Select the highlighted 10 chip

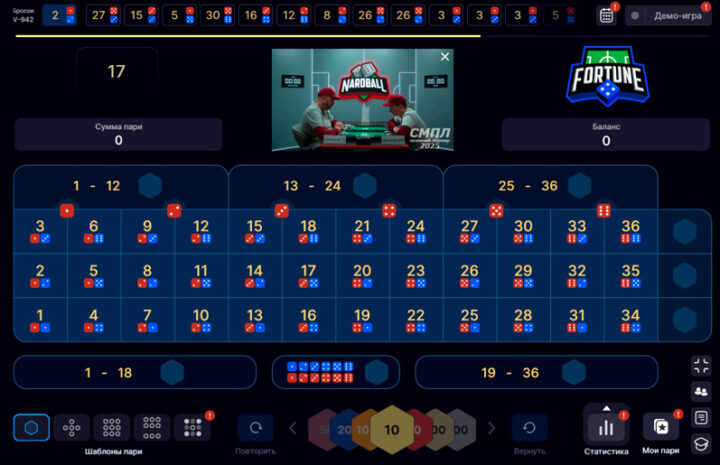[x=392, y=429]
